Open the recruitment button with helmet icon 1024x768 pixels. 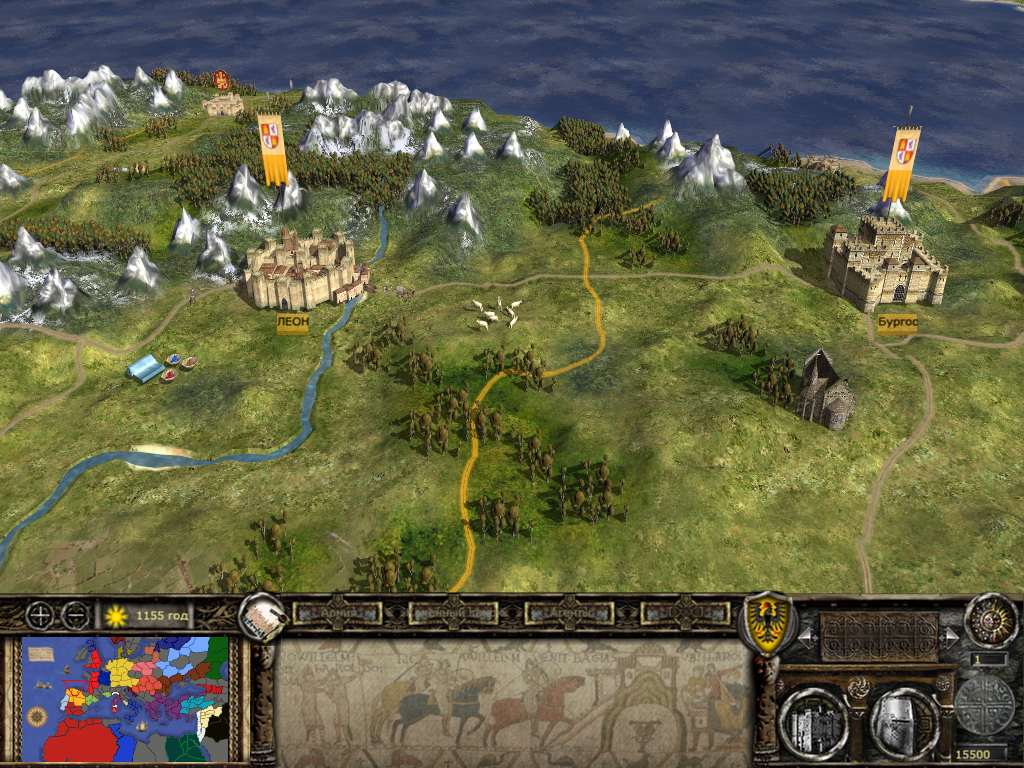tap(904, 720)
